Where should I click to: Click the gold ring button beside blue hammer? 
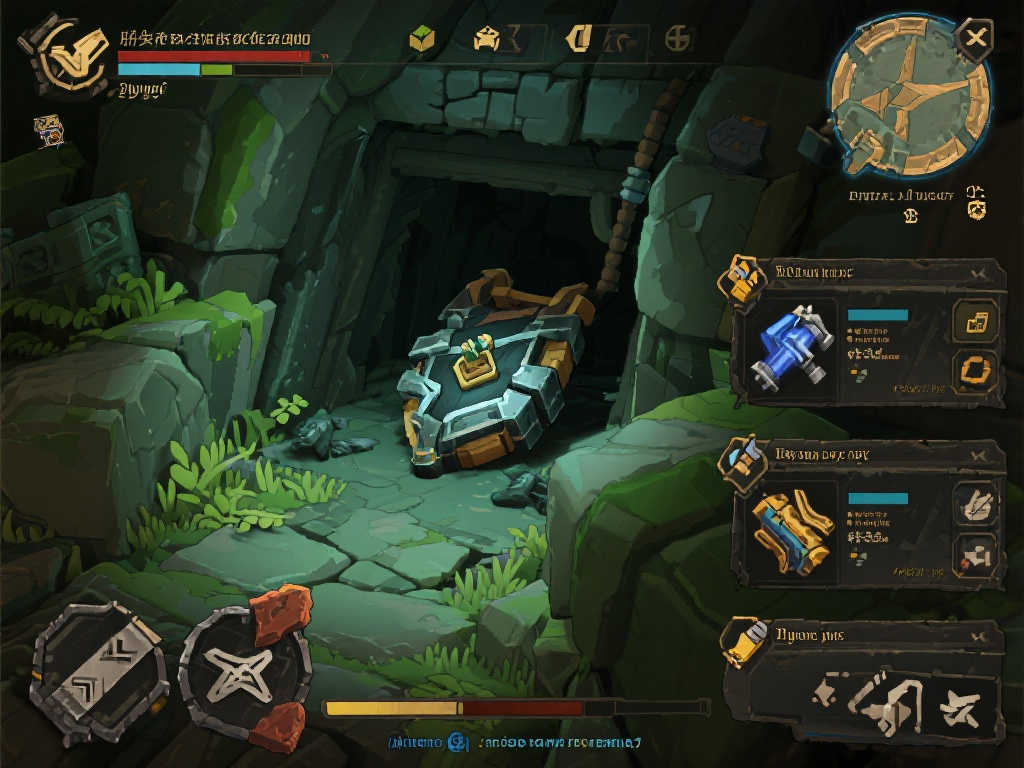(975, 372)
